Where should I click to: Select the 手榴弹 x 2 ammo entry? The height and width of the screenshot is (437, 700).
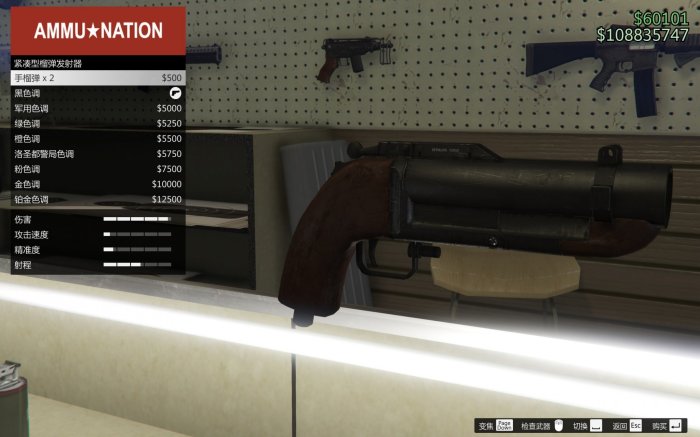tap(97, 77)
